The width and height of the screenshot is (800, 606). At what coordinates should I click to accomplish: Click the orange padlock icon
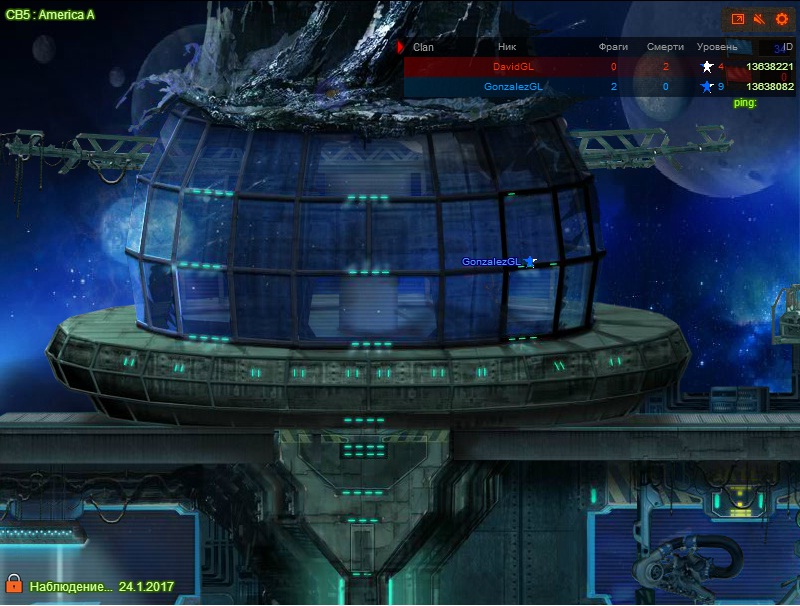pyautogui.click(x=14, y=583)
